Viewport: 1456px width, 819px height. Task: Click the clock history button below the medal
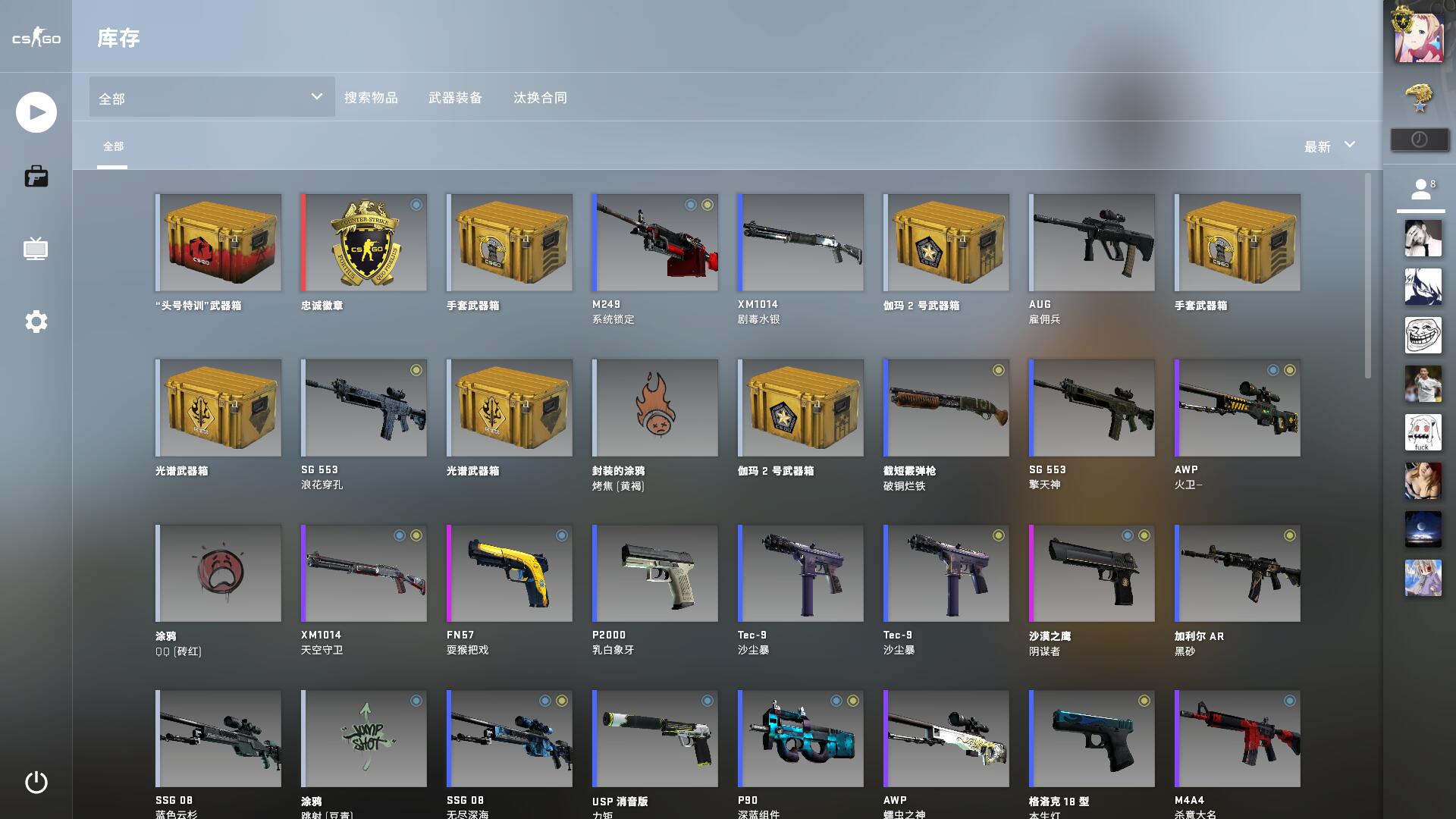coord(1419,139)
